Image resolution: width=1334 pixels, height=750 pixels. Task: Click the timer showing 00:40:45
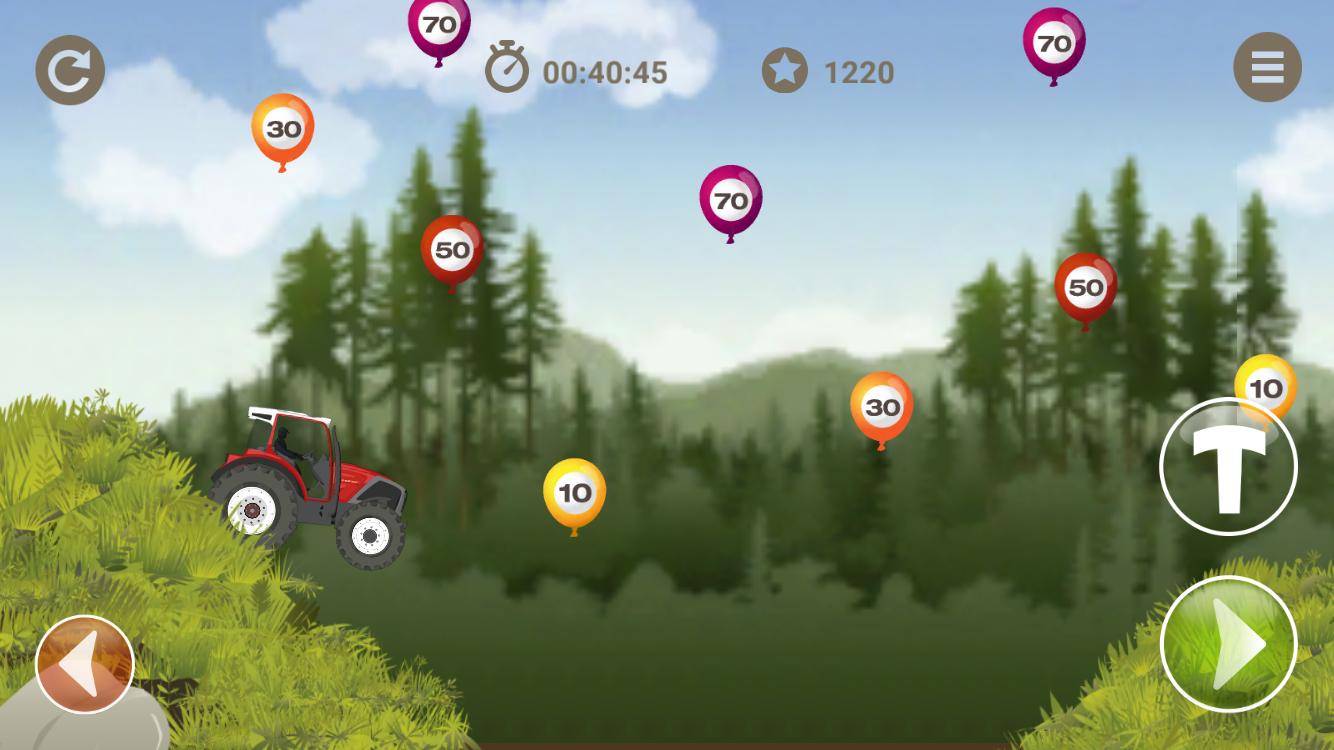click(x=604, y=73)
